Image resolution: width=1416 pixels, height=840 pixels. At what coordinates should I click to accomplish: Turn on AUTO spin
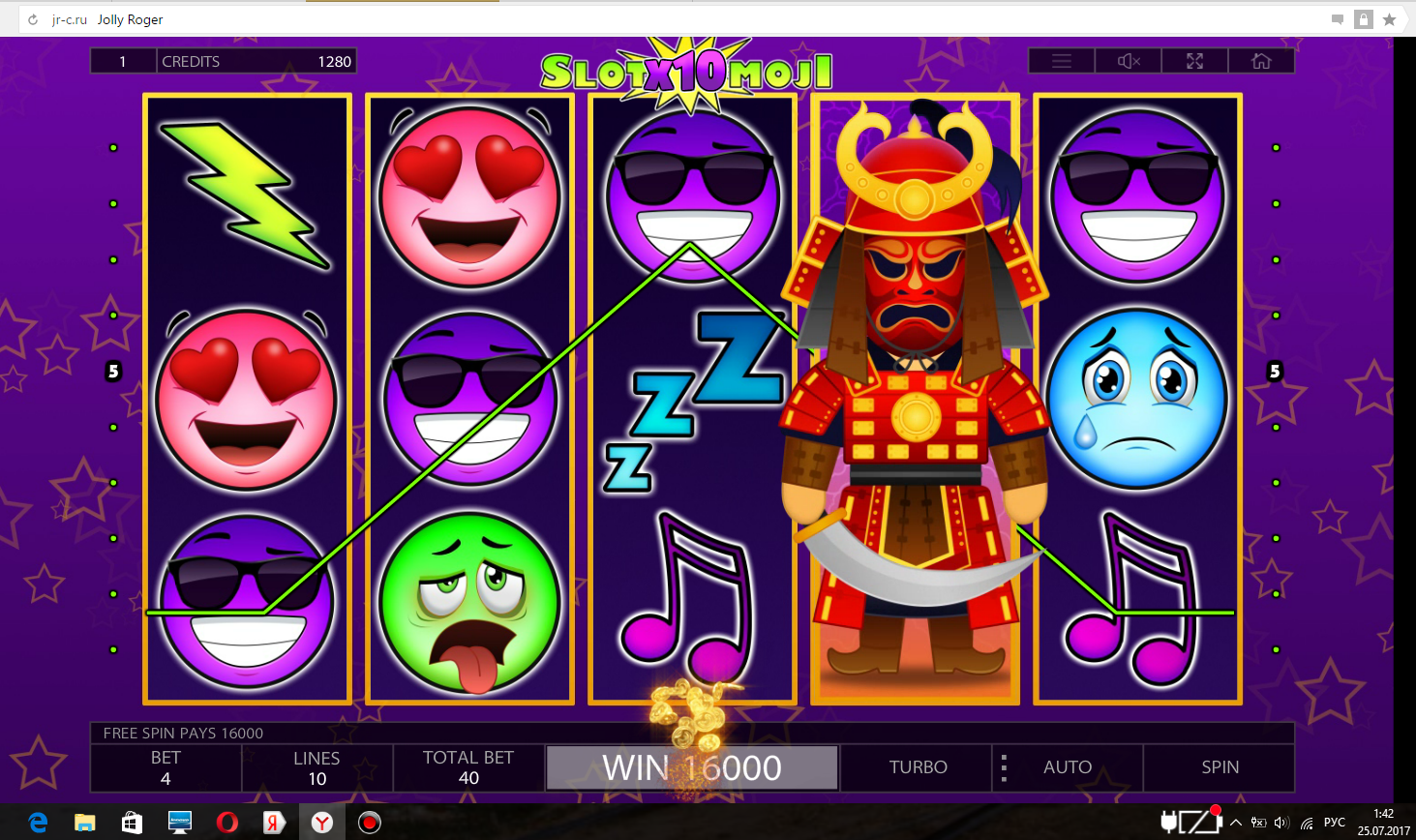pos(1068,767)
